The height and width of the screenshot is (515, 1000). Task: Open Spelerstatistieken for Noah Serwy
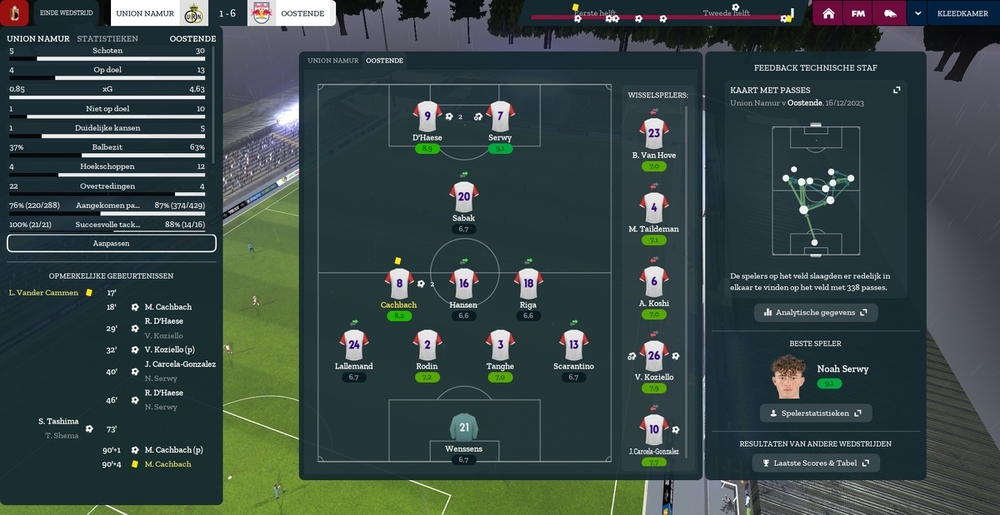816,413
